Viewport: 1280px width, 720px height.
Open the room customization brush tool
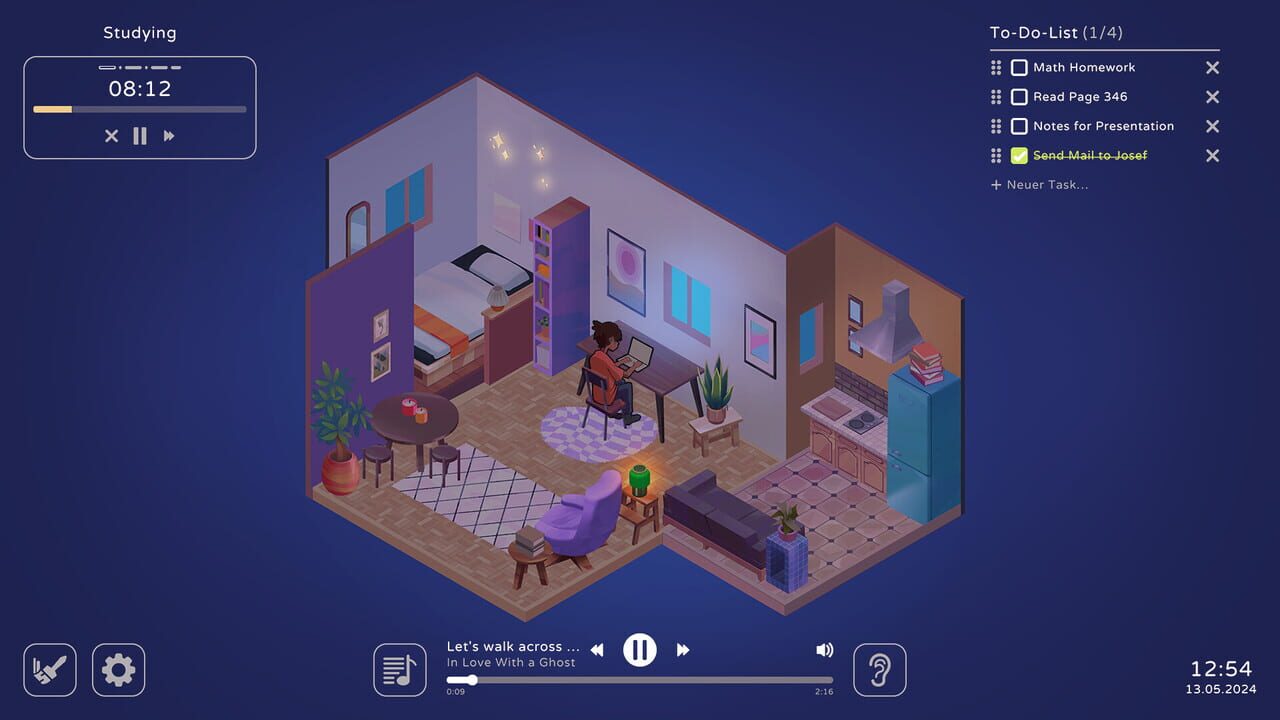pyautogui.click(x=49, y=669)
